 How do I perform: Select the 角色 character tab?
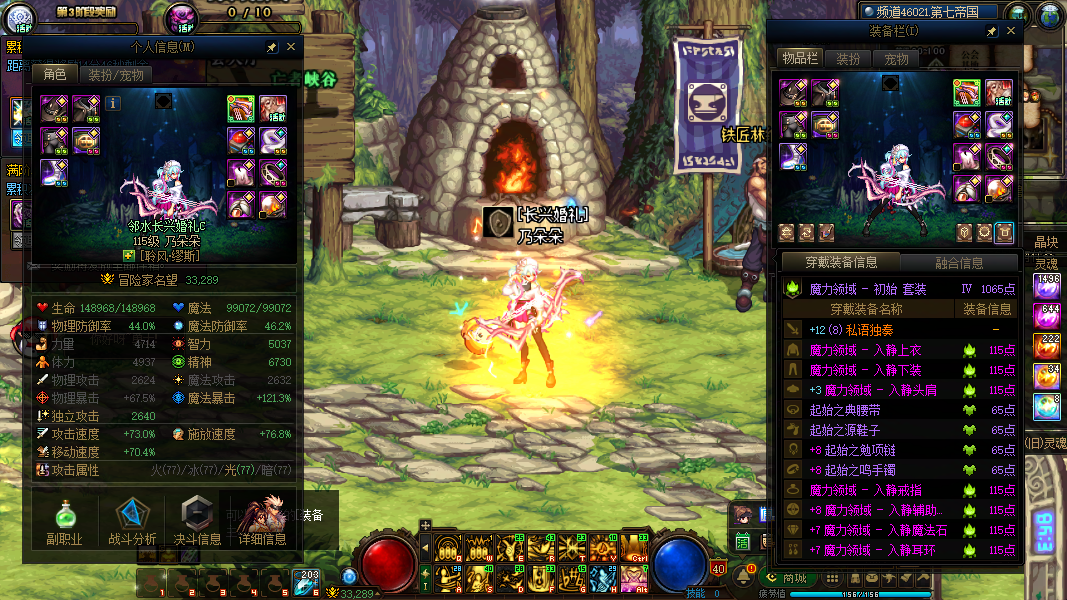pos(55,74)
